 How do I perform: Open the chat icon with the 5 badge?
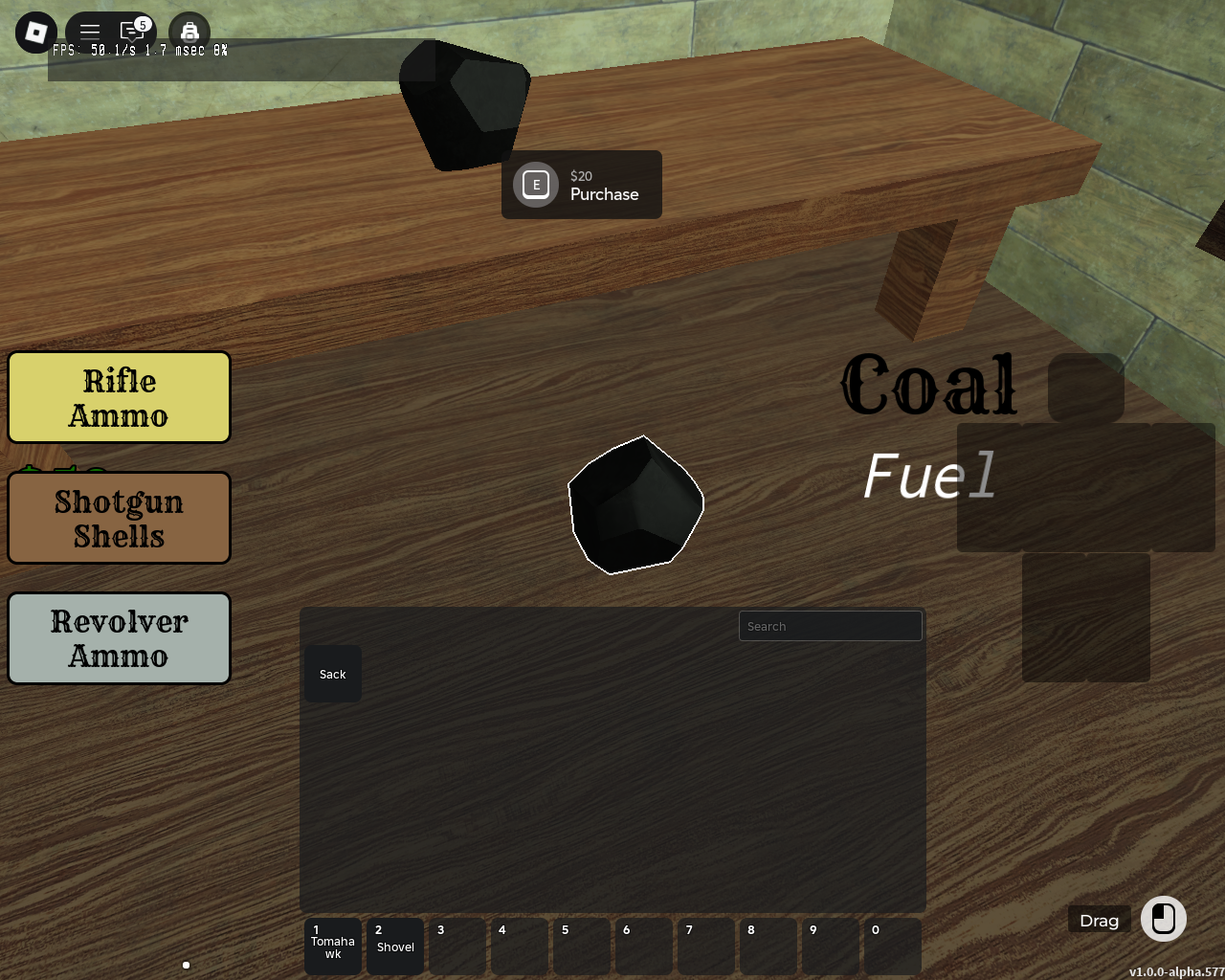point(133,32)
